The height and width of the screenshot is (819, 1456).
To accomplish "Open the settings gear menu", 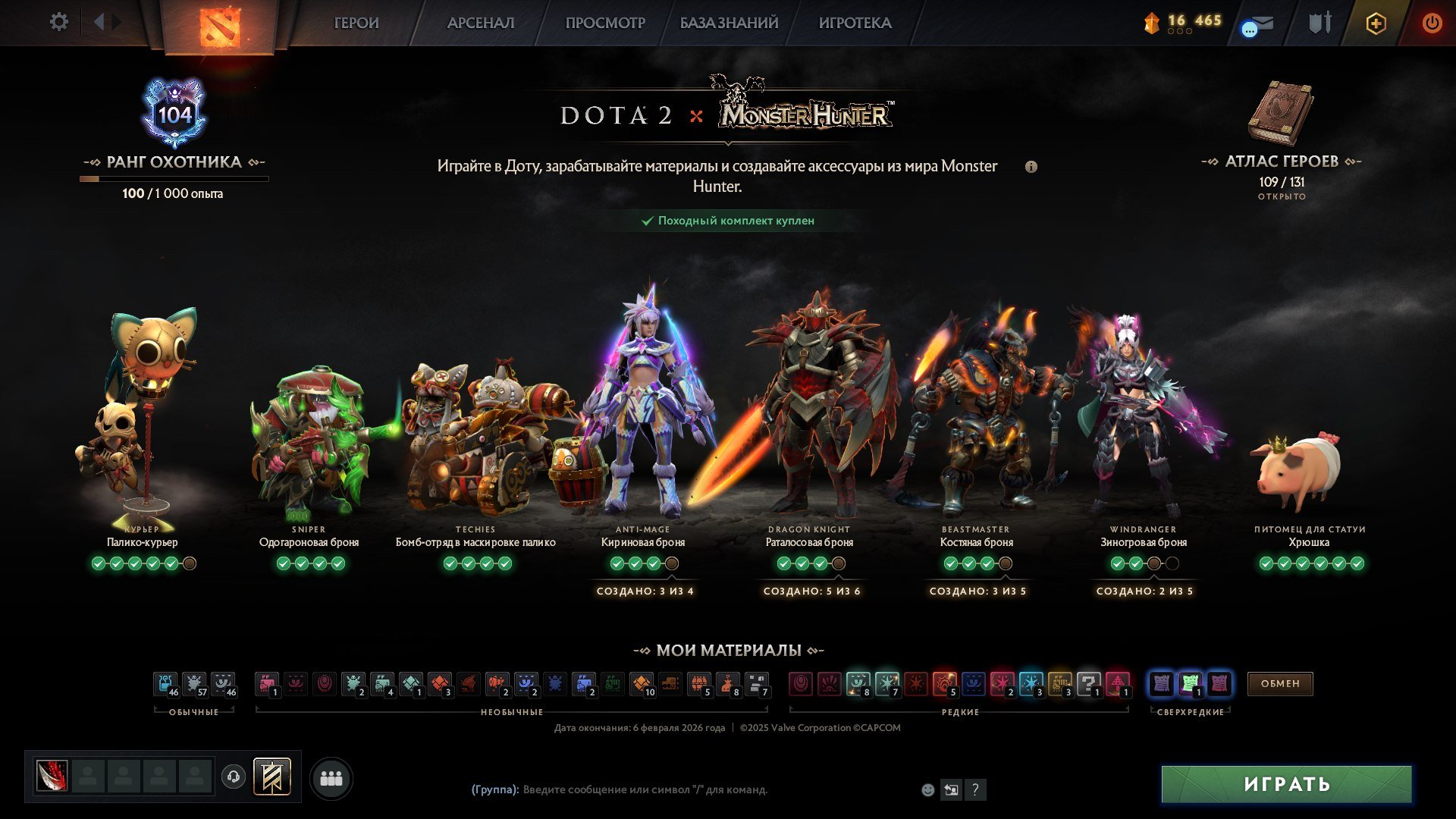I will [x=59, y=22].
